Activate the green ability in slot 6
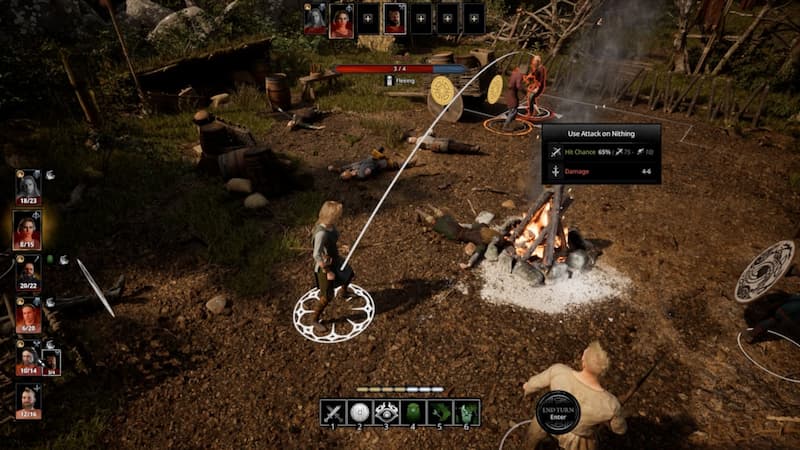Viewport: 800px width, 450px height. coord(467,412)
